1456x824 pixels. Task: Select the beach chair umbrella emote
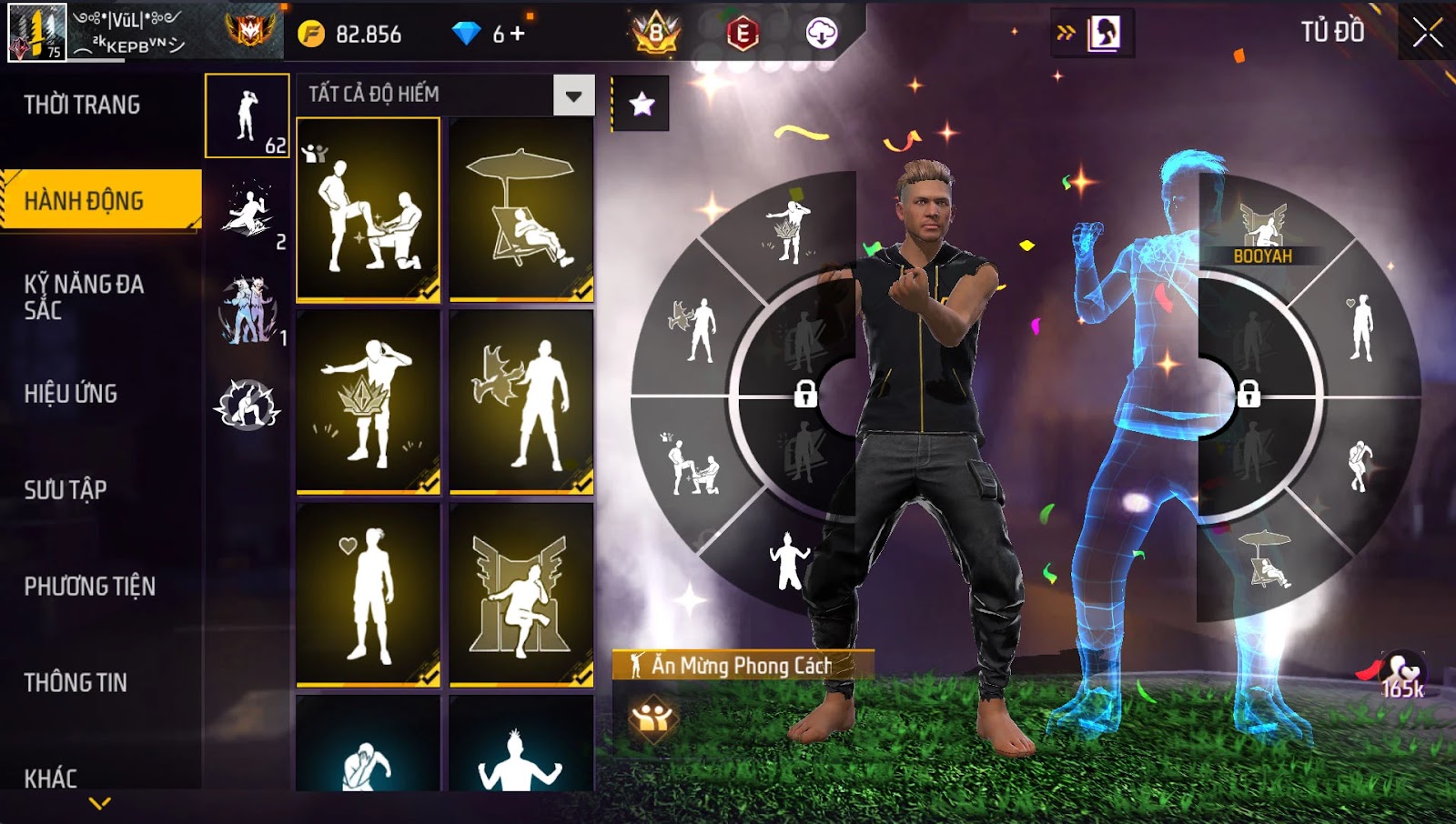pos(521,209)
